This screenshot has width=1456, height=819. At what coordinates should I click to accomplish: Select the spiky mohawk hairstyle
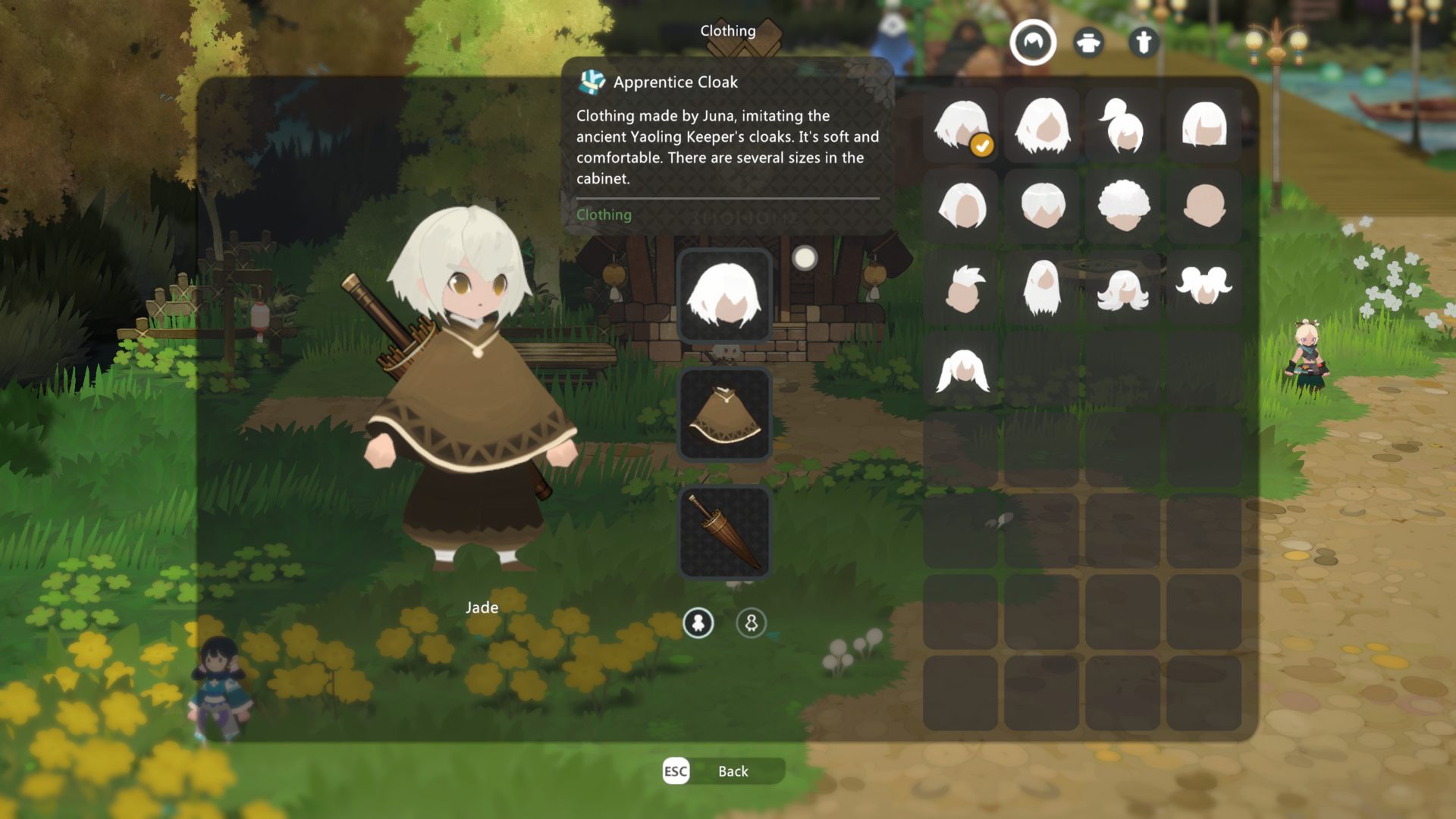coord(961,287)
